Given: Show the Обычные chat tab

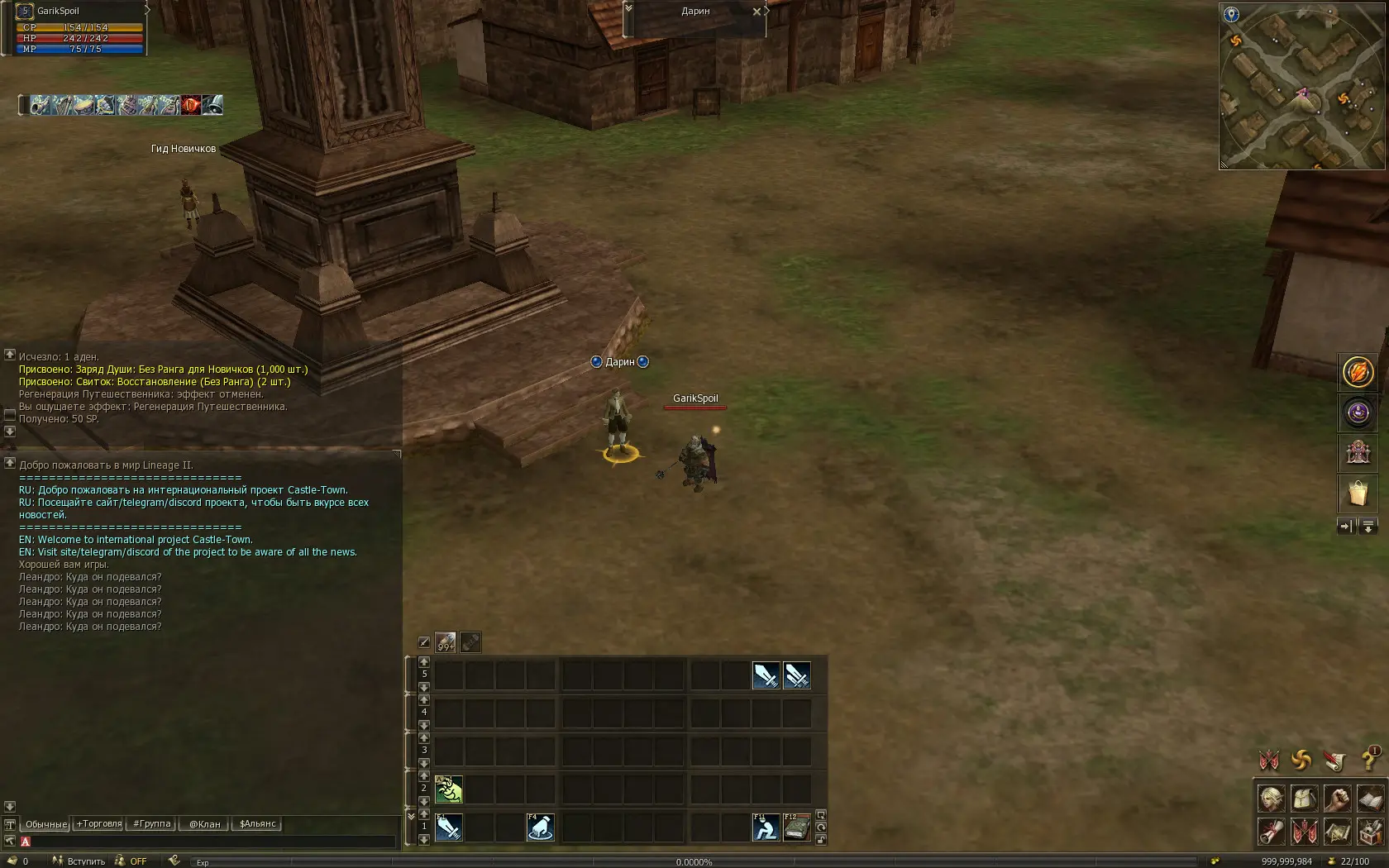Looking at the screenshot, I should click(x=45, y=824).
